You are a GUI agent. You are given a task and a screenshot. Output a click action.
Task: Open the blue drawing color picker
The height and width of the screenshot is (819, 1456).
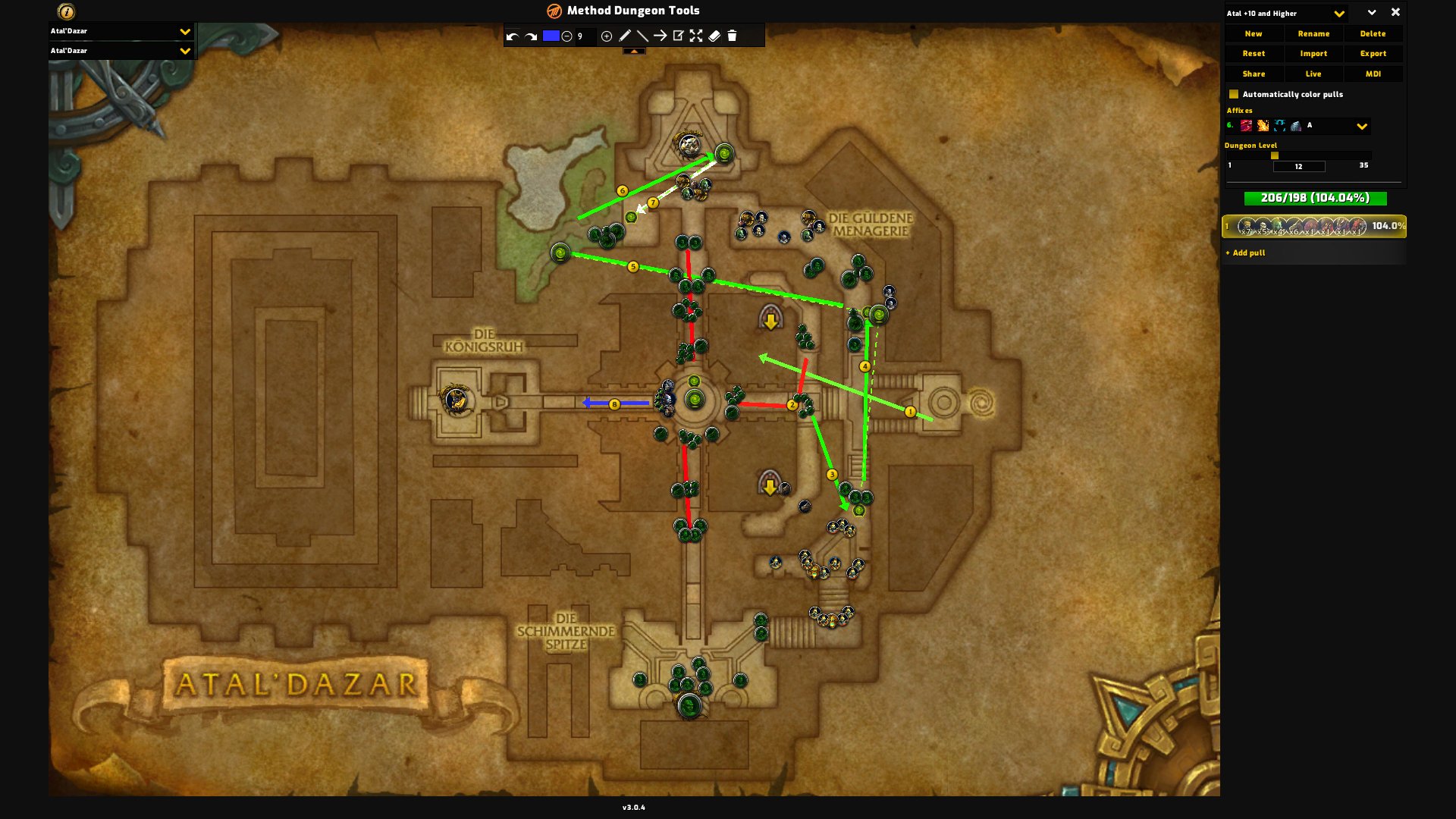point(551,36)
